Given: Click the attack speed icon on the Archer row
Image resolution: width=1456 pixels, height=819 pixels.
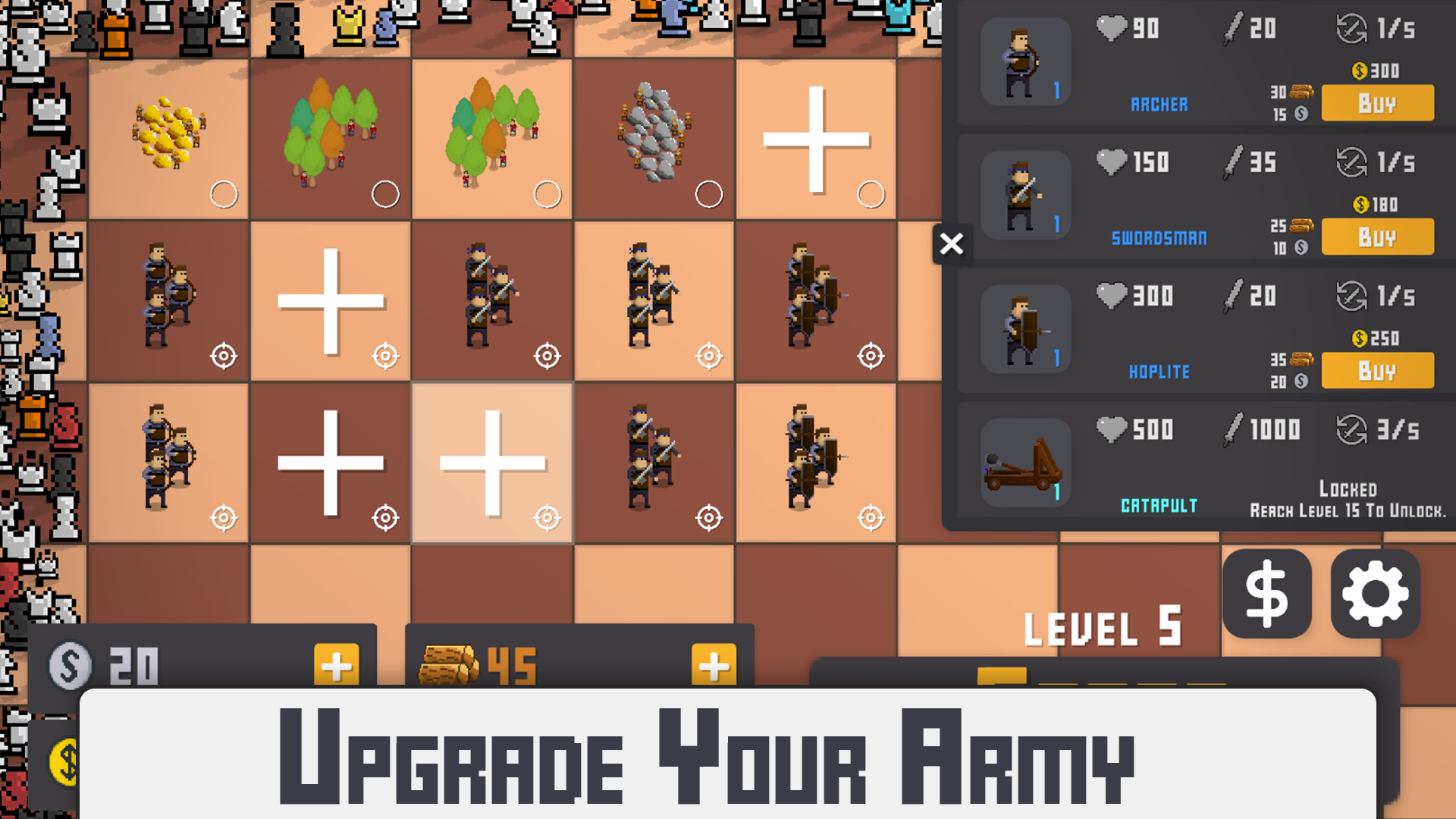Looking at the screenshot, I should coord(1350,29).
